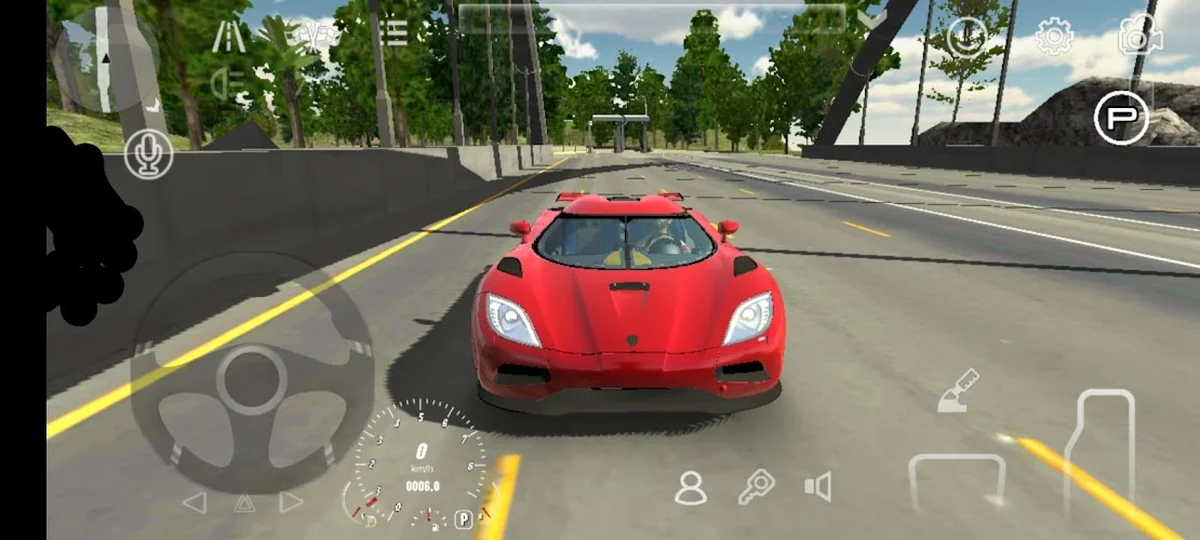
Task: Open the smiley face emote button
Action: click(967, 37)
